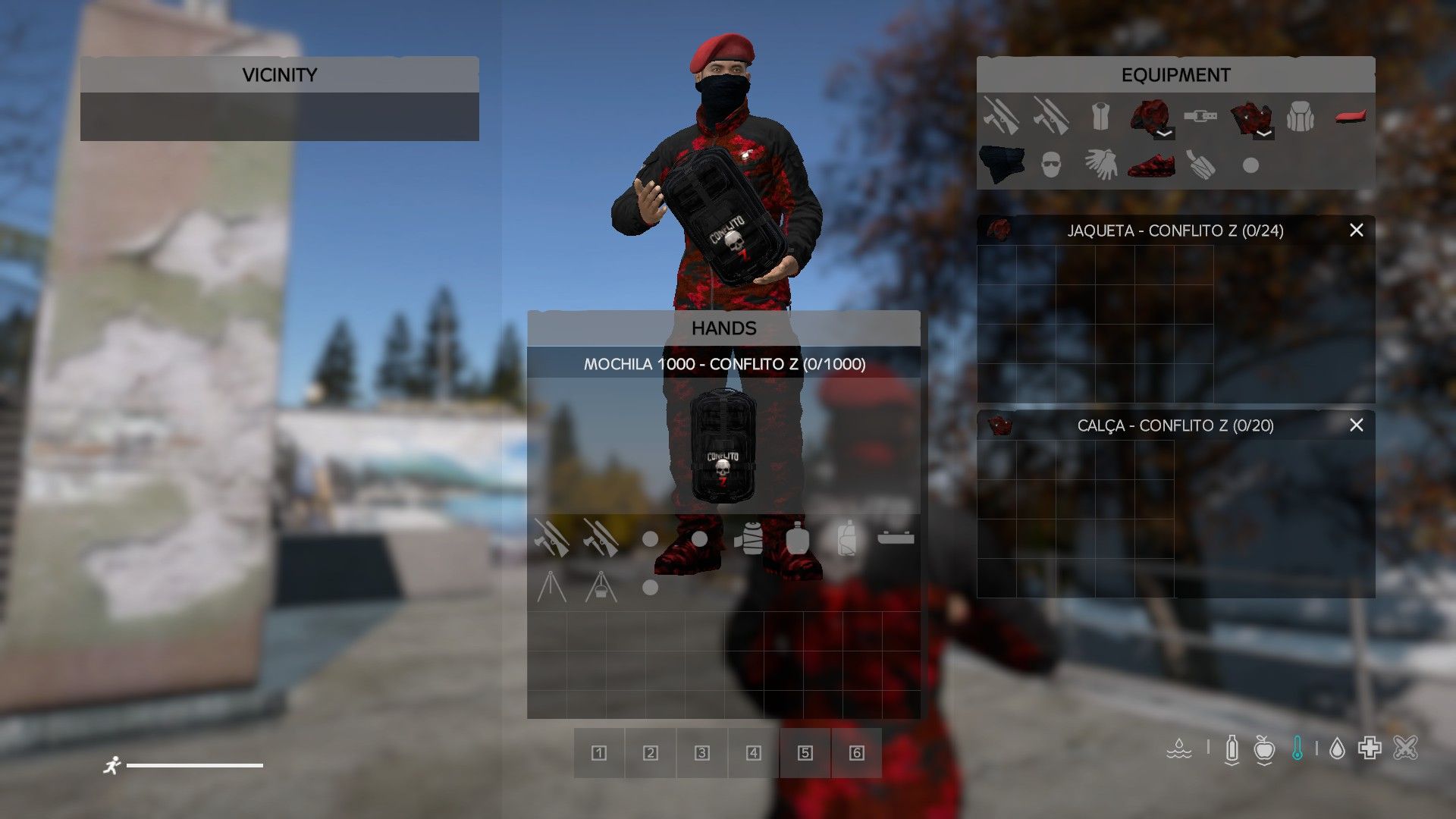Select the red beret headgear slot
The image size is (1456, 819).
(1351, 117)
